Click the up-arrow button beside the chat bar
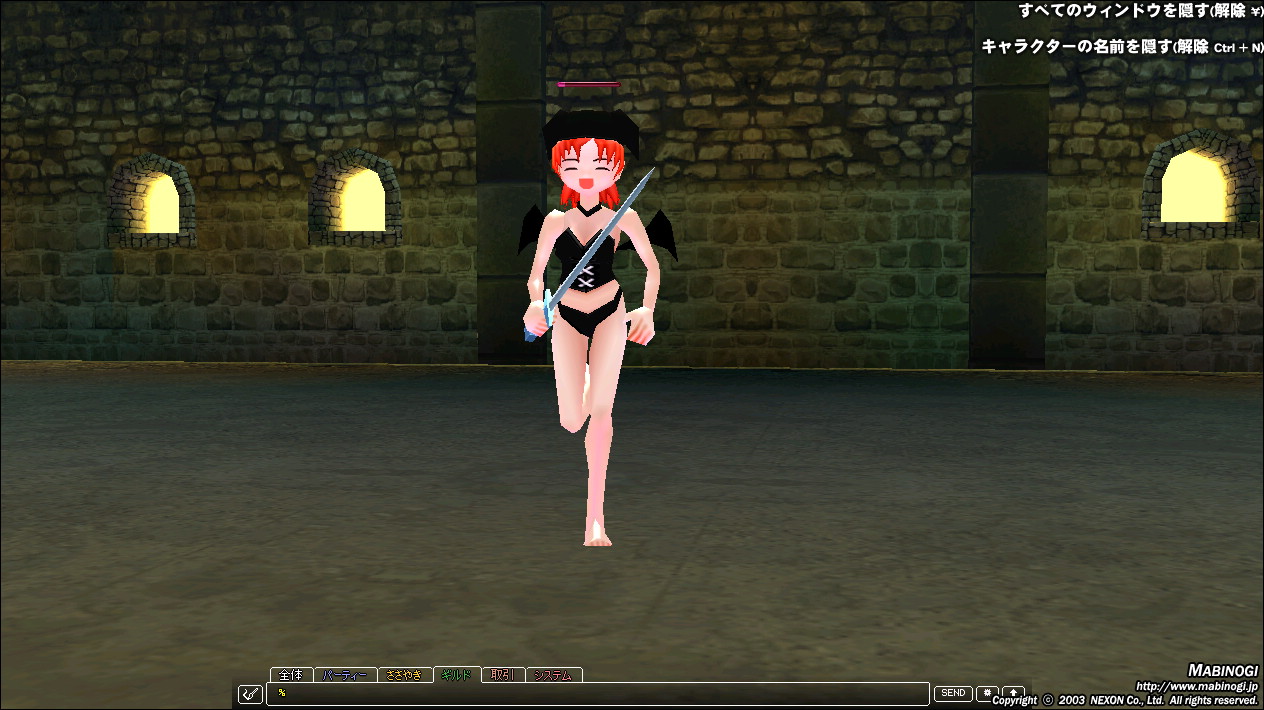 pyautogui.click(x=1013, y=693)
